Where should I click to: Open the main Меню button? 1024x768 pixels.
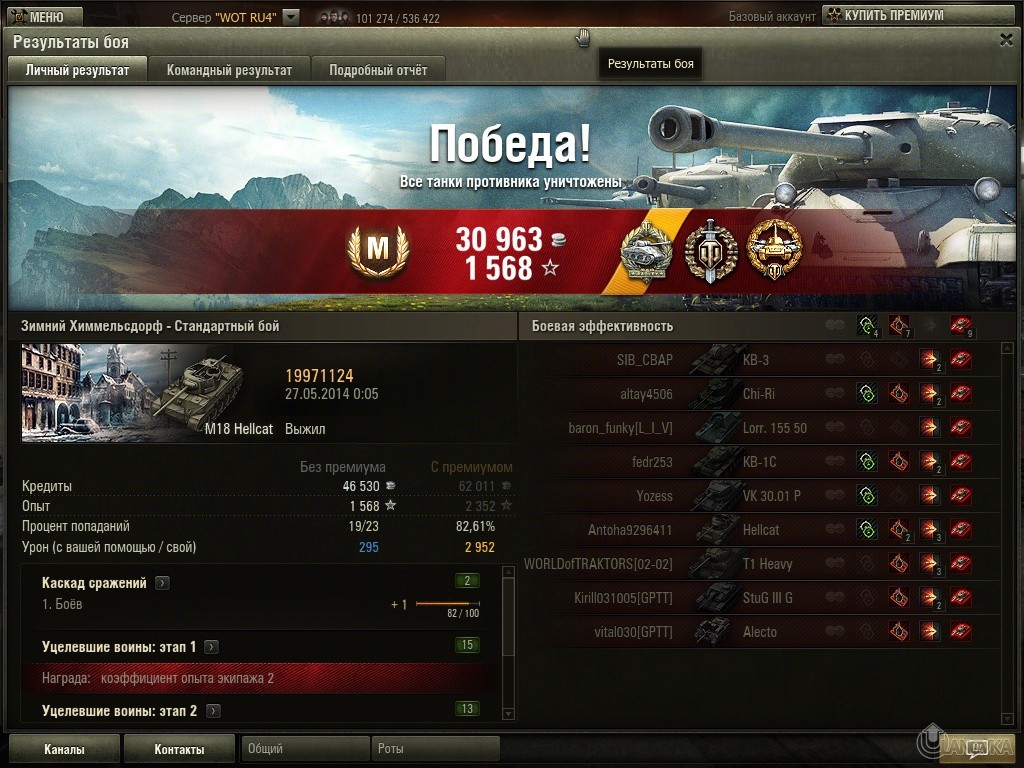[37, 16]
